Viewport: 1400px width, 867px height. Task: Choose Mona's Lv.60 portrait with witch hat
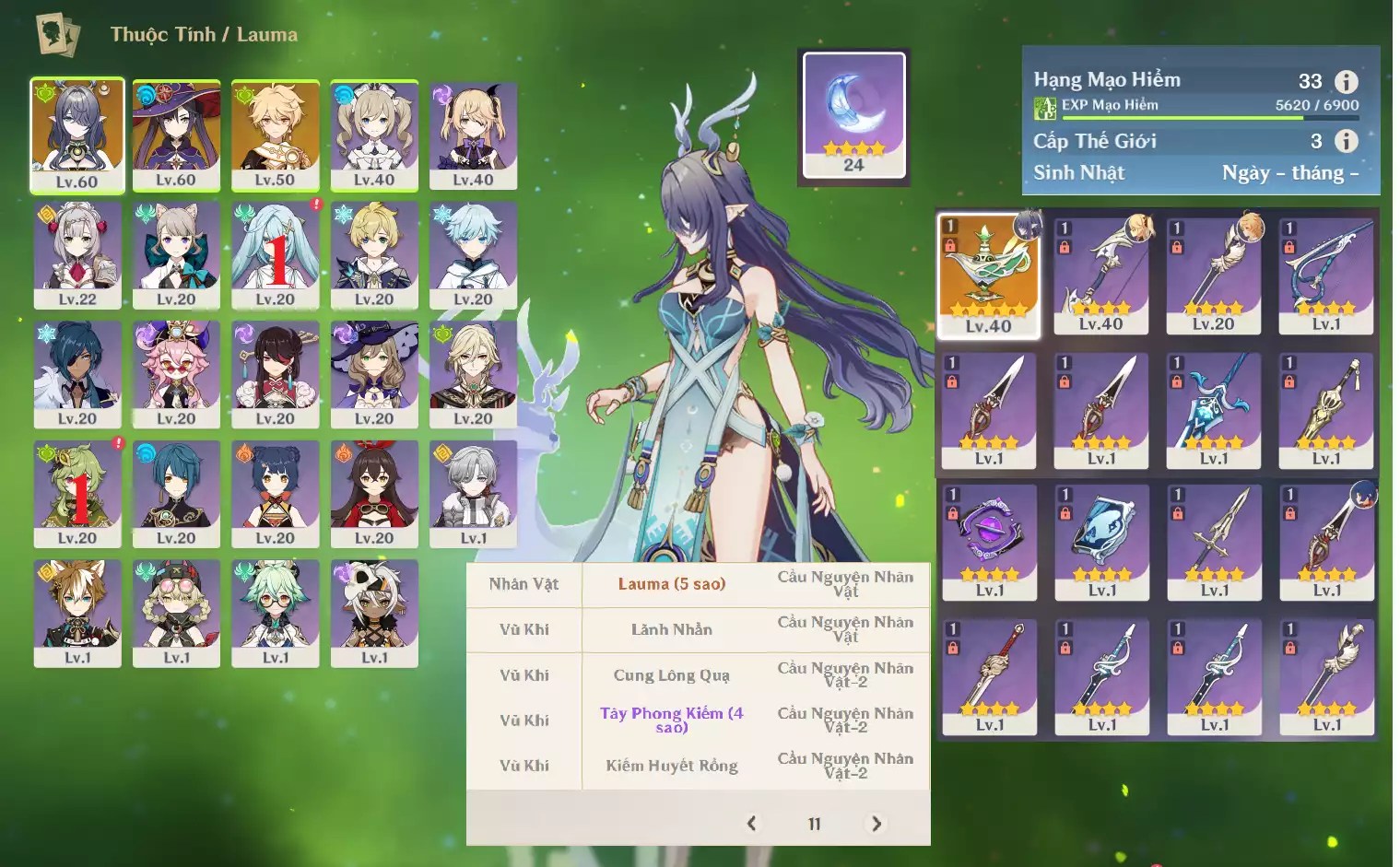(176, 135)
